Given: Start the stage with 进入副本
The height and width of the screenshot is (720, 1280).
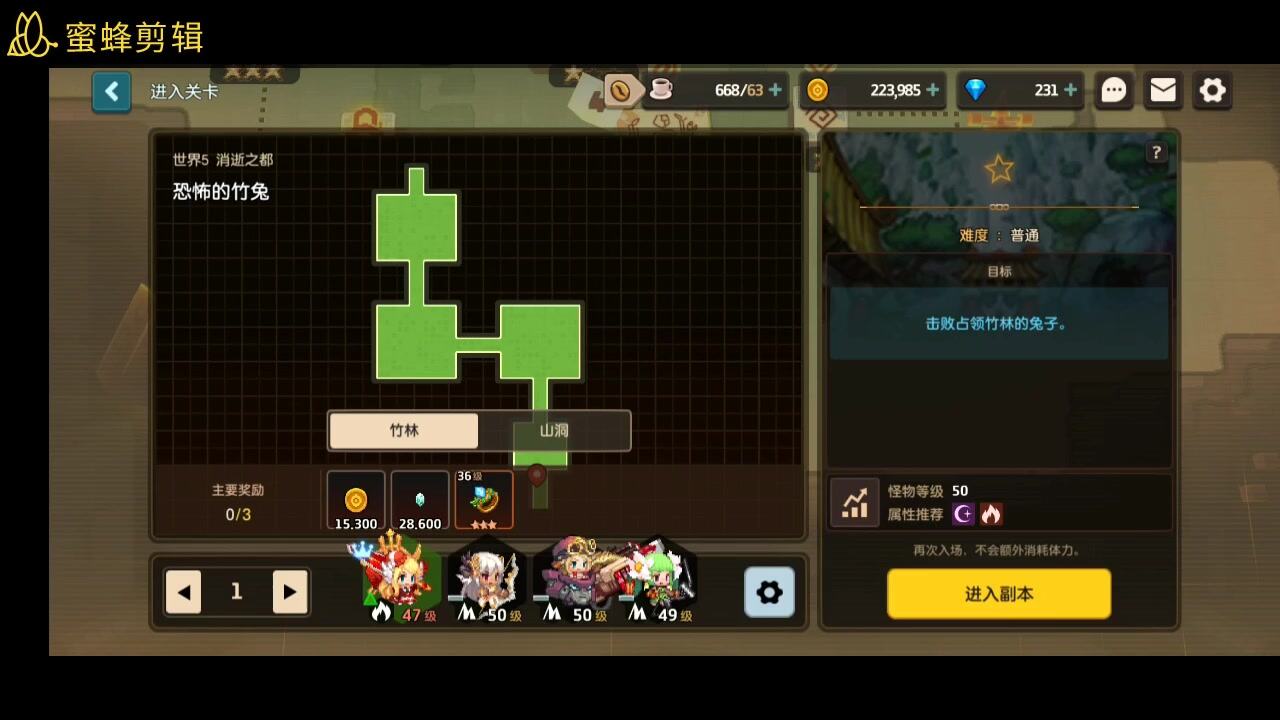Looking at the screenshot, I should (x=998, y=594).
